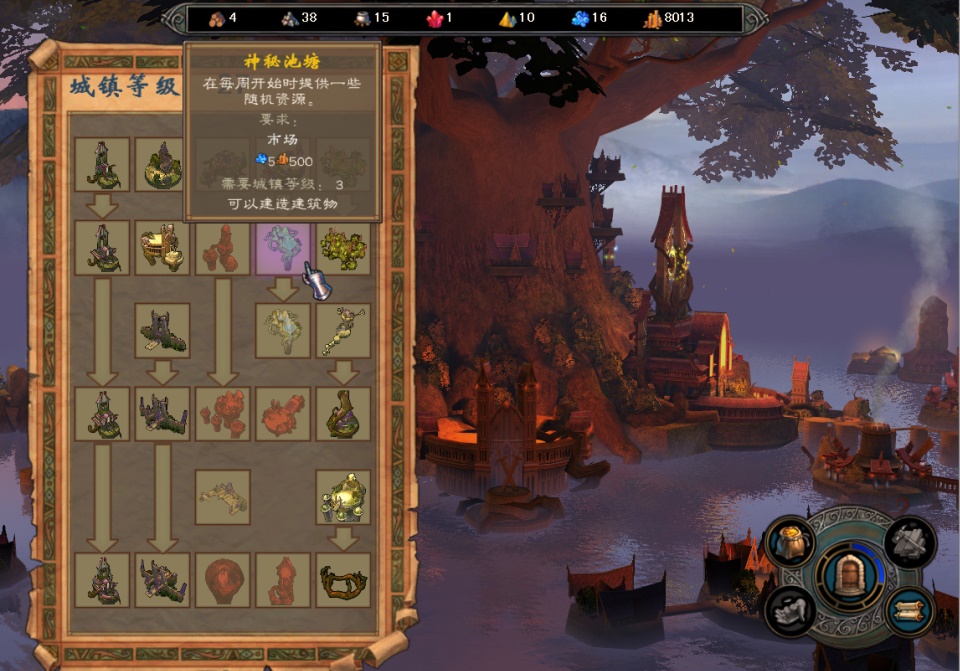Image resolution: width=960 pixels, height=671 pixels.
Task: Select the highlighted Mystic Pond building
Action: point(283,248)
